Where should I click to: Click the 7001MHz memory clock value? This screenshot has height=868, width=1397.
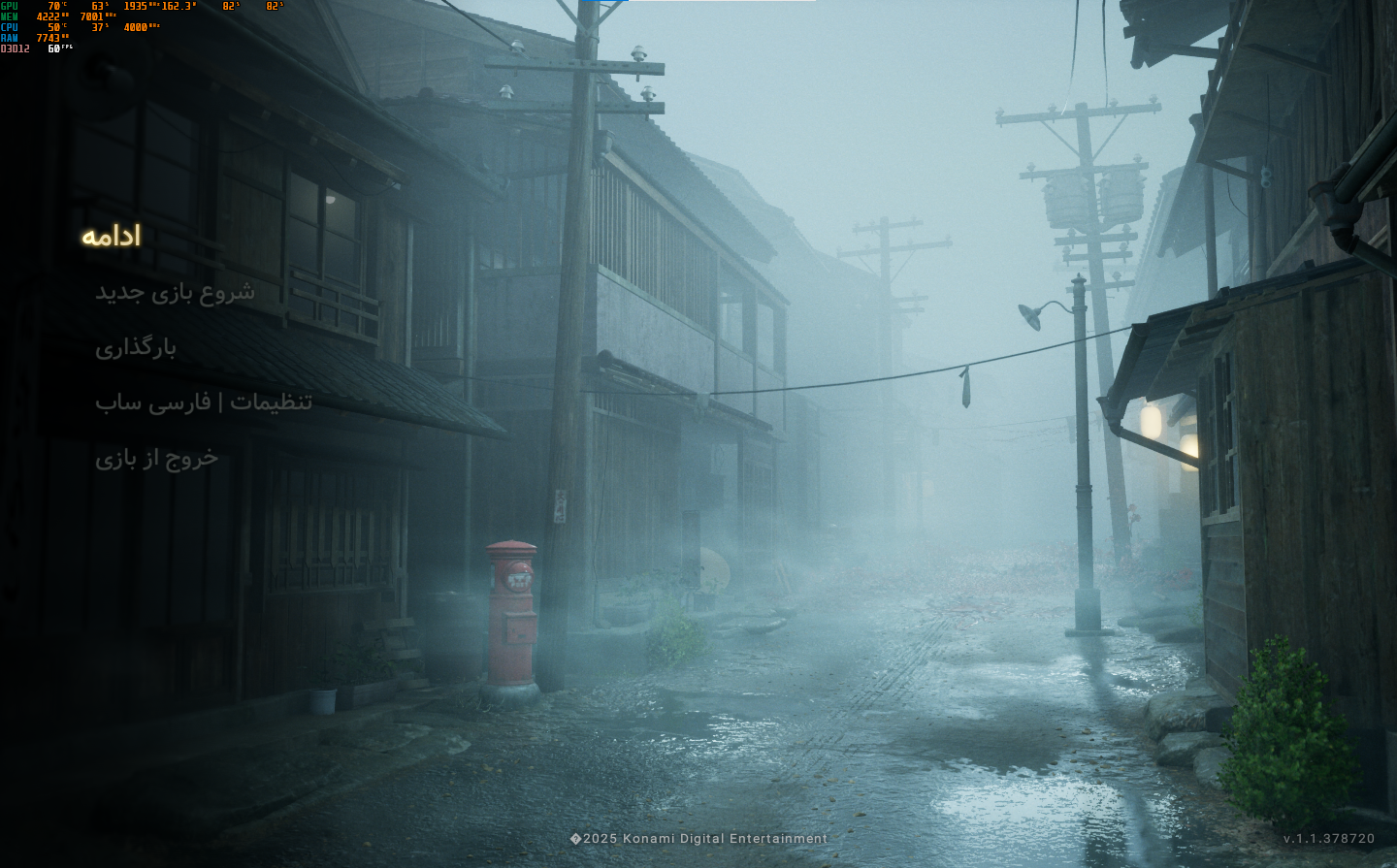(92, 16)
